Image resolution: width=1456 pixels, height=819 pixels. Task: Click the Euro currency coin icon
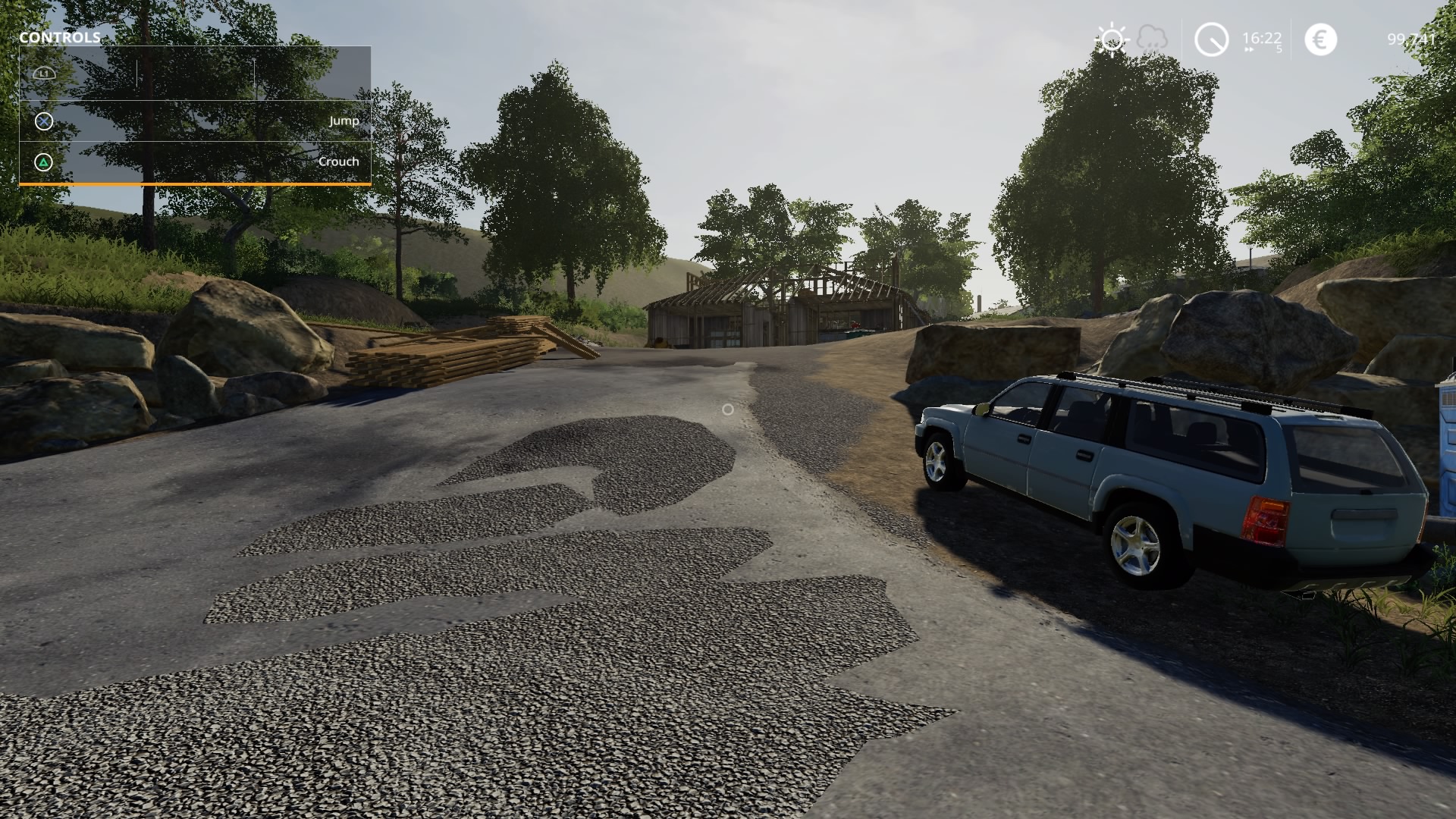coord(1319,39)
